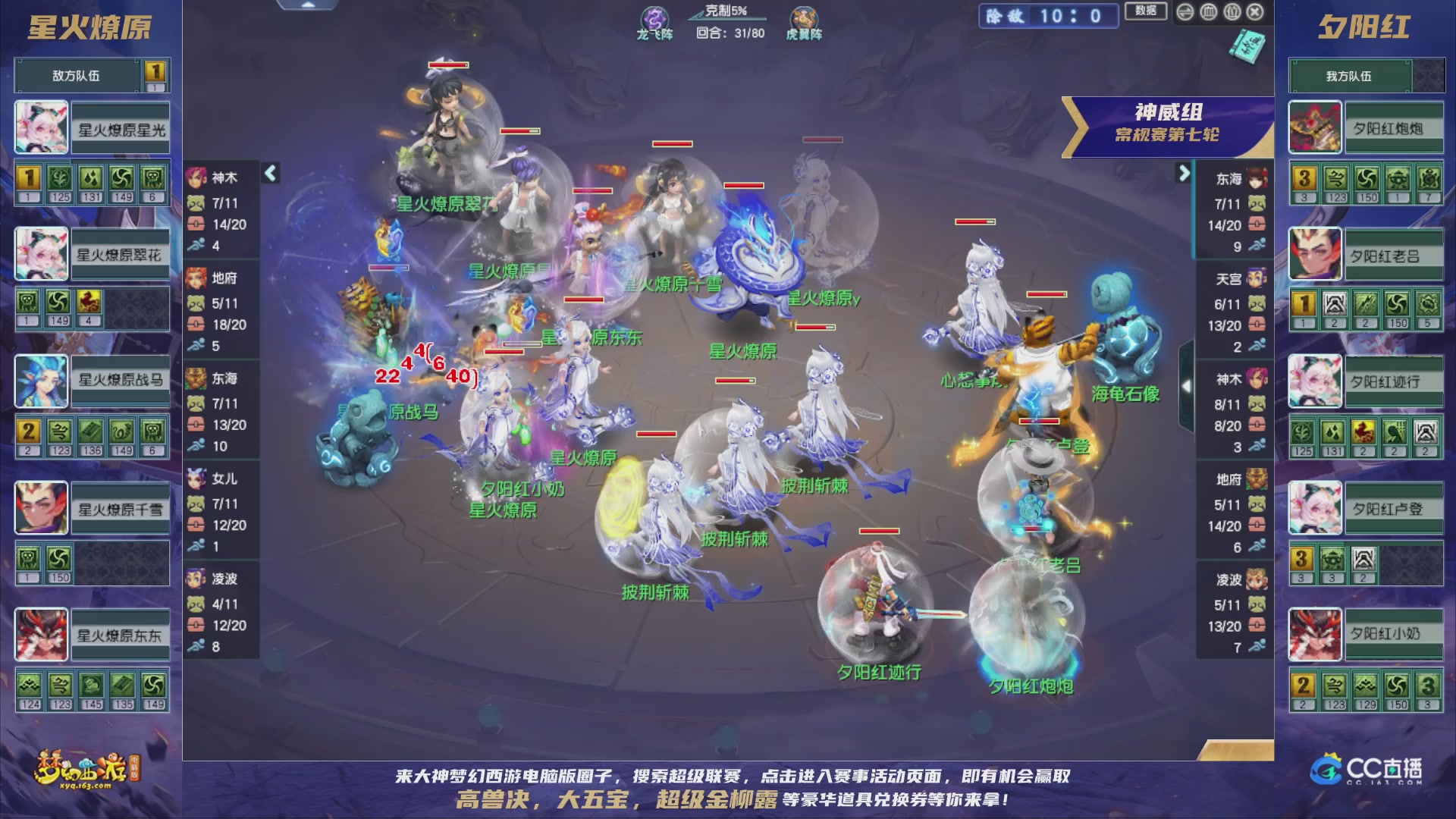Select the 龙飞阵 formation icon
The width and height of the screenshot is (1456, 819).
pyautogui.click(x=655, y=17)
